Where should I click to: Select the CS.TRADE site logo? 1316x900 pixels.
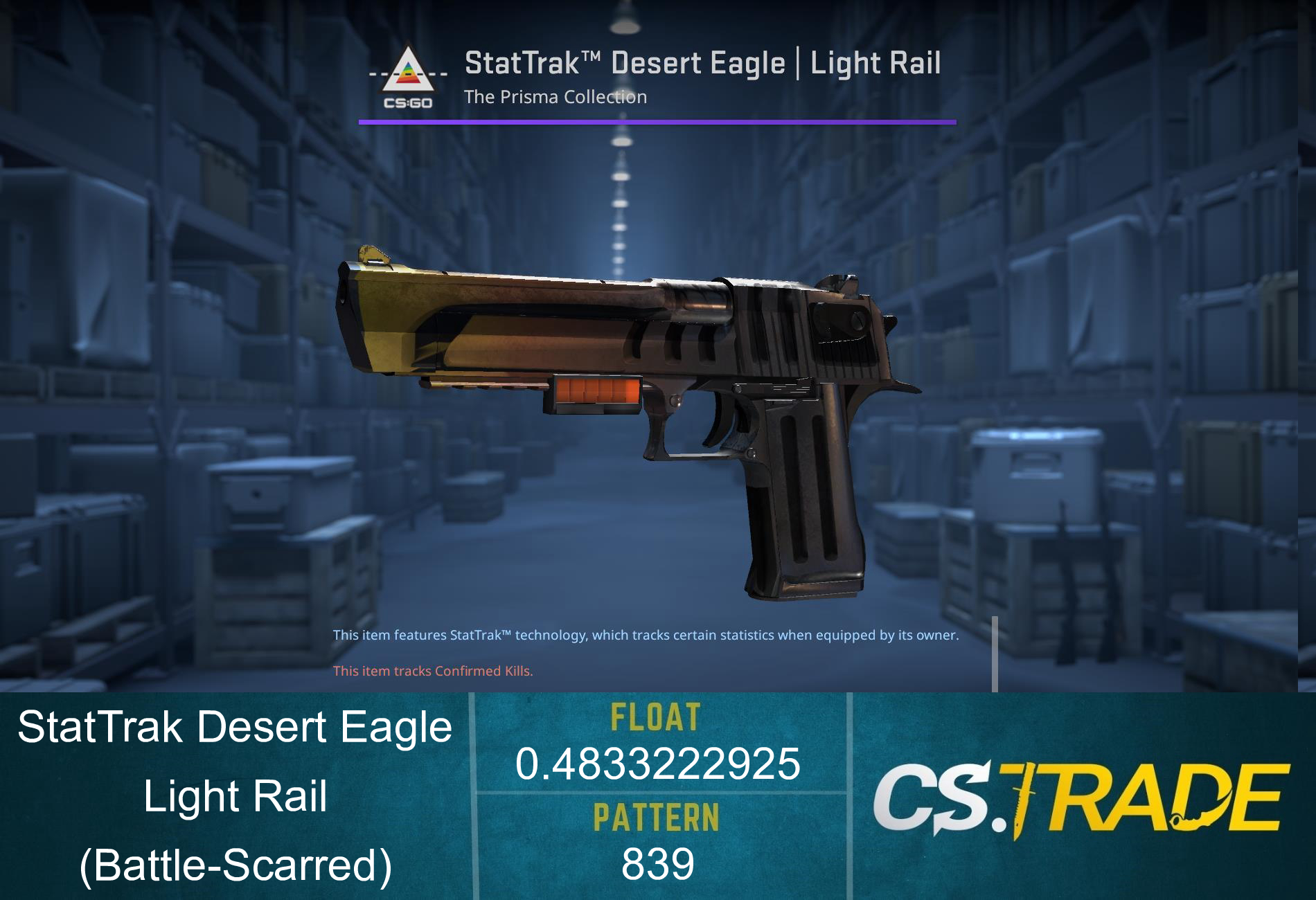point(1081,796)
